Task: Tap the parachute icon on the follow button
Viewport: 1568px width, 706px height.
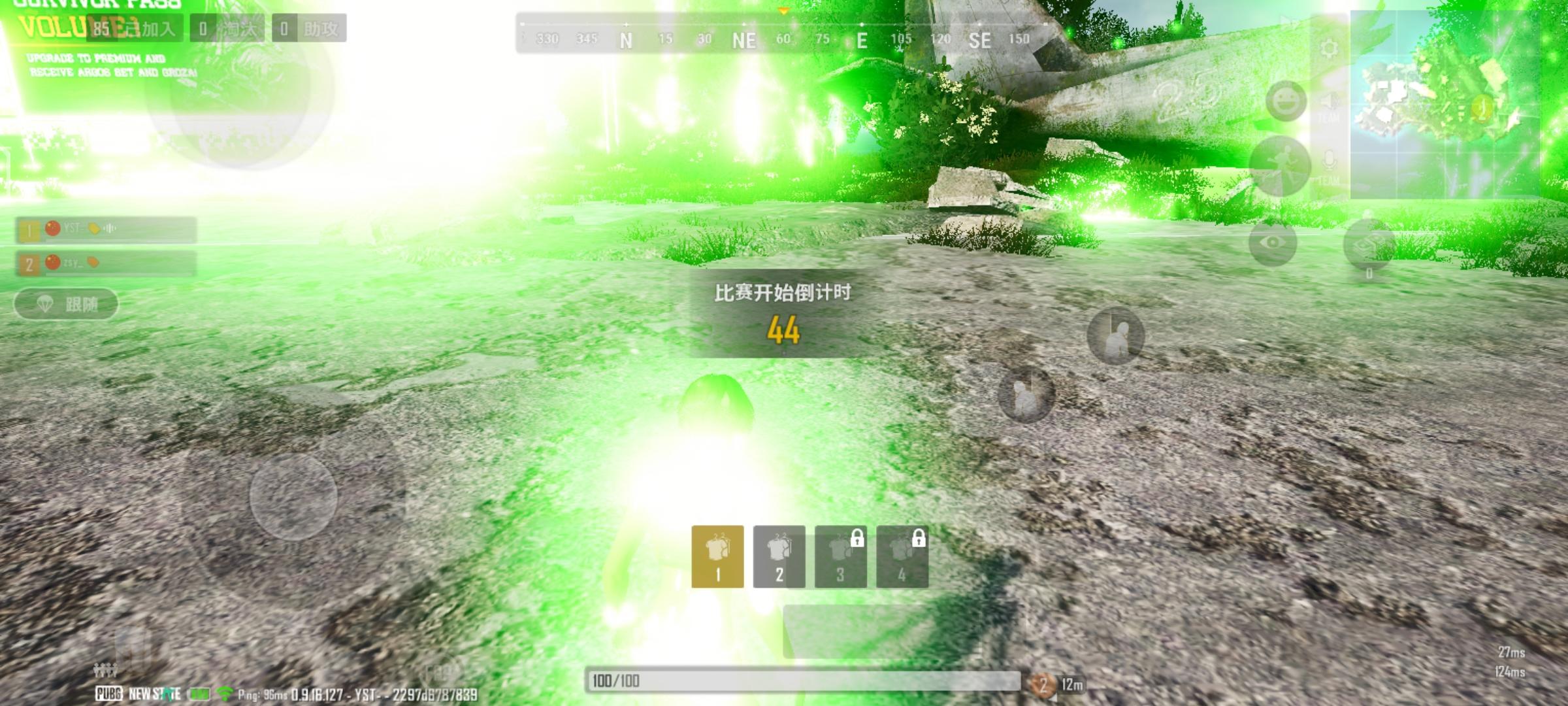Action: coord(44,305)
